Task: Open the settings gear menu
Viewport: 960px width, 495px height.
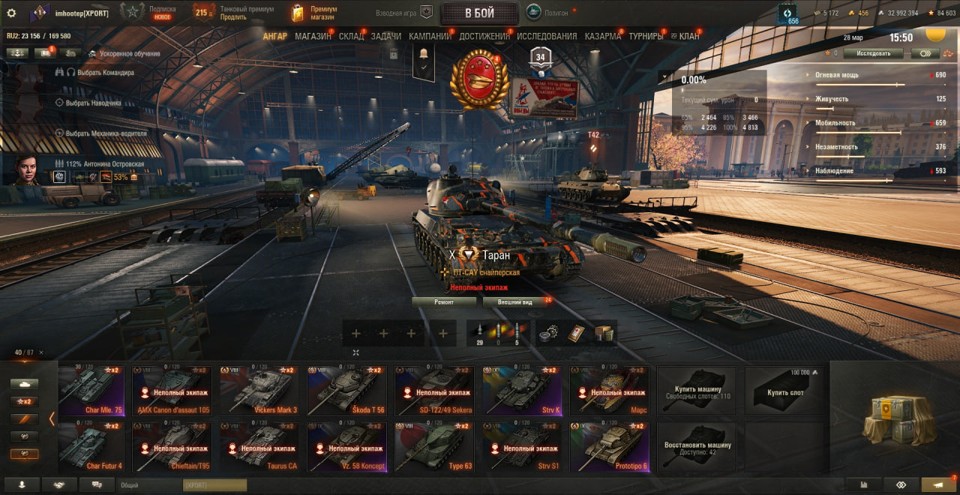Action: (12, 13)
